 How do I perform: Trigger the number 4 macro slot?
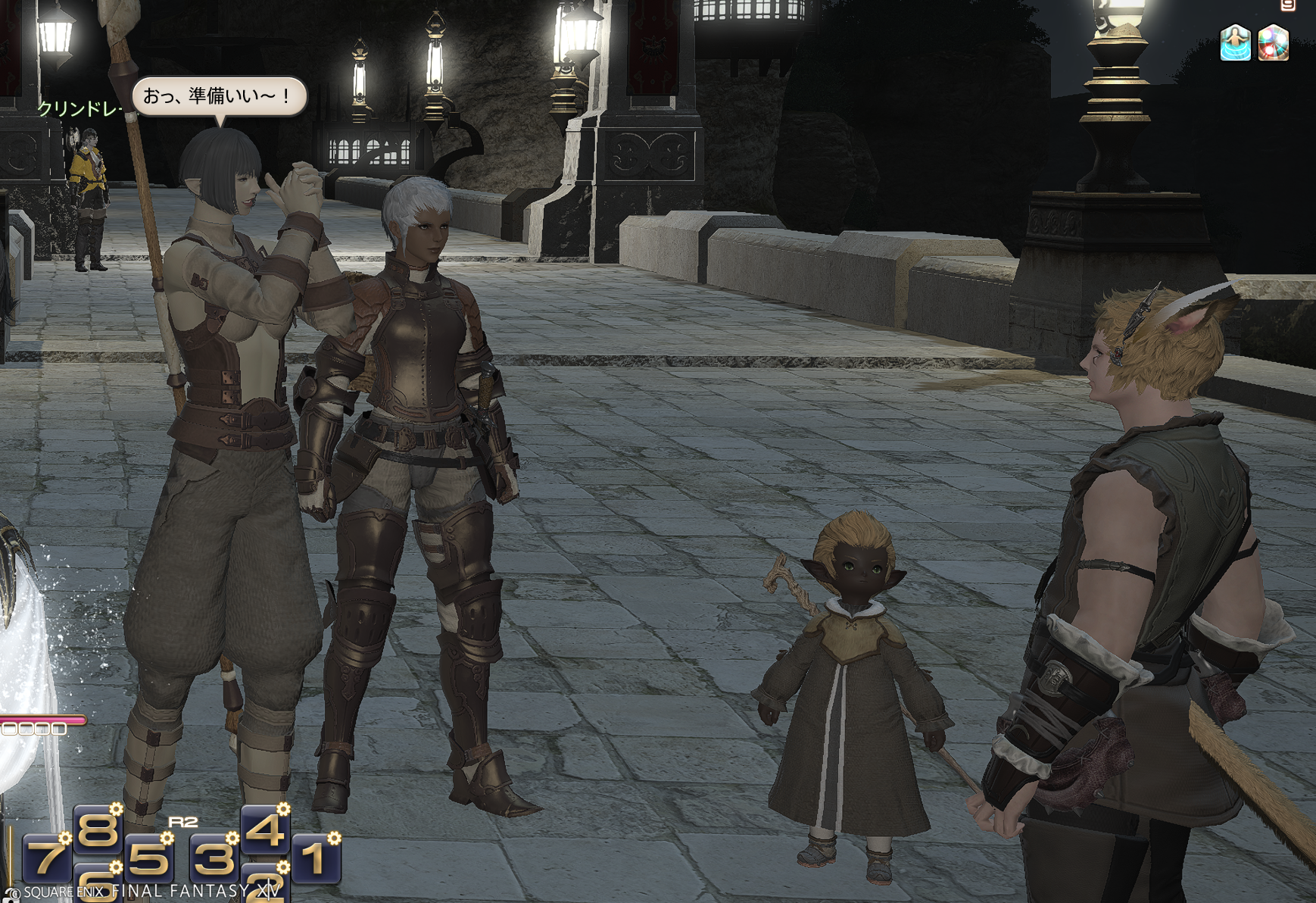[x=264, y=828]
